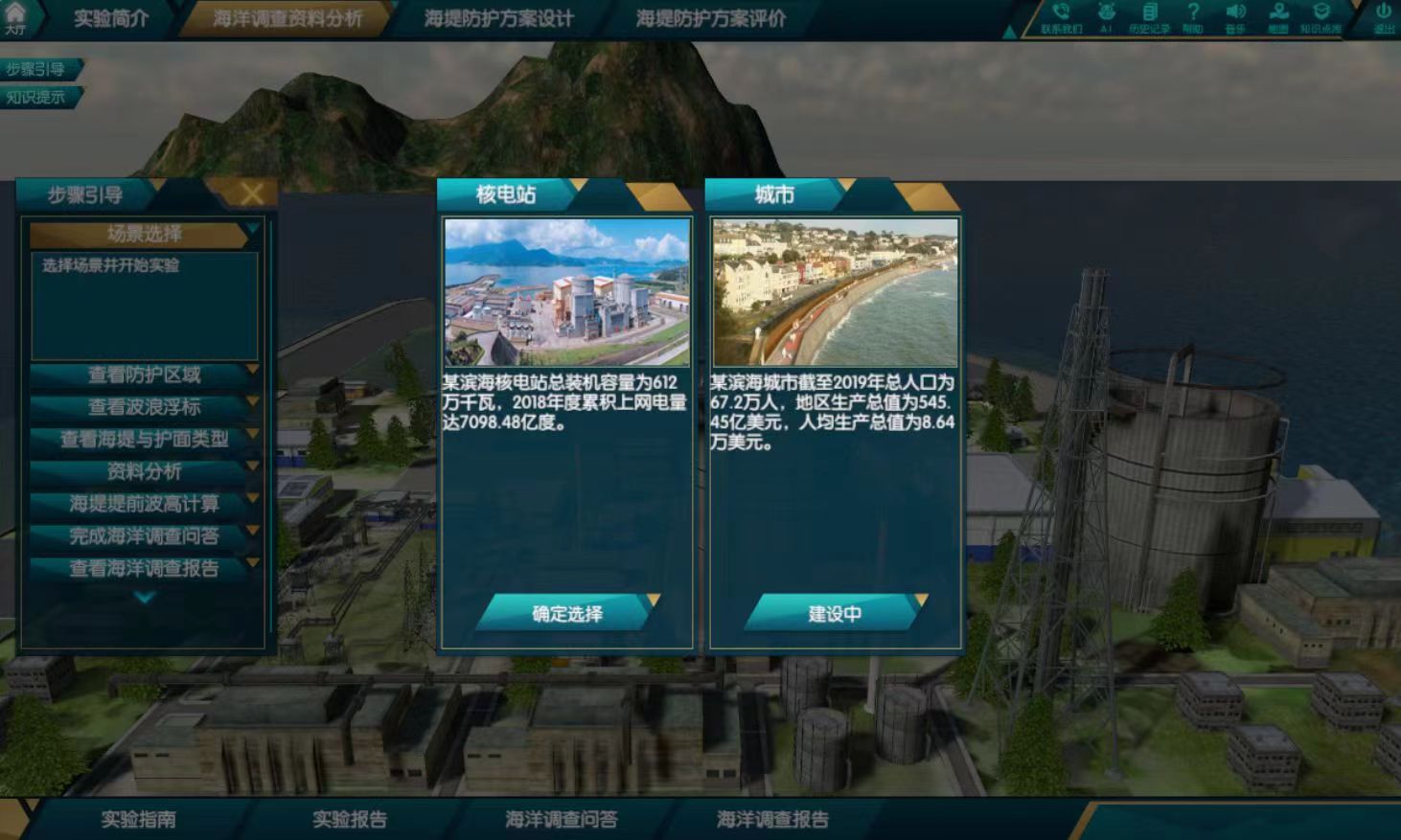Viewport: 1401px width, 840px height.
Task: Switch to the 海堤防护方案设计 tab
Action: tap(498, 16)
